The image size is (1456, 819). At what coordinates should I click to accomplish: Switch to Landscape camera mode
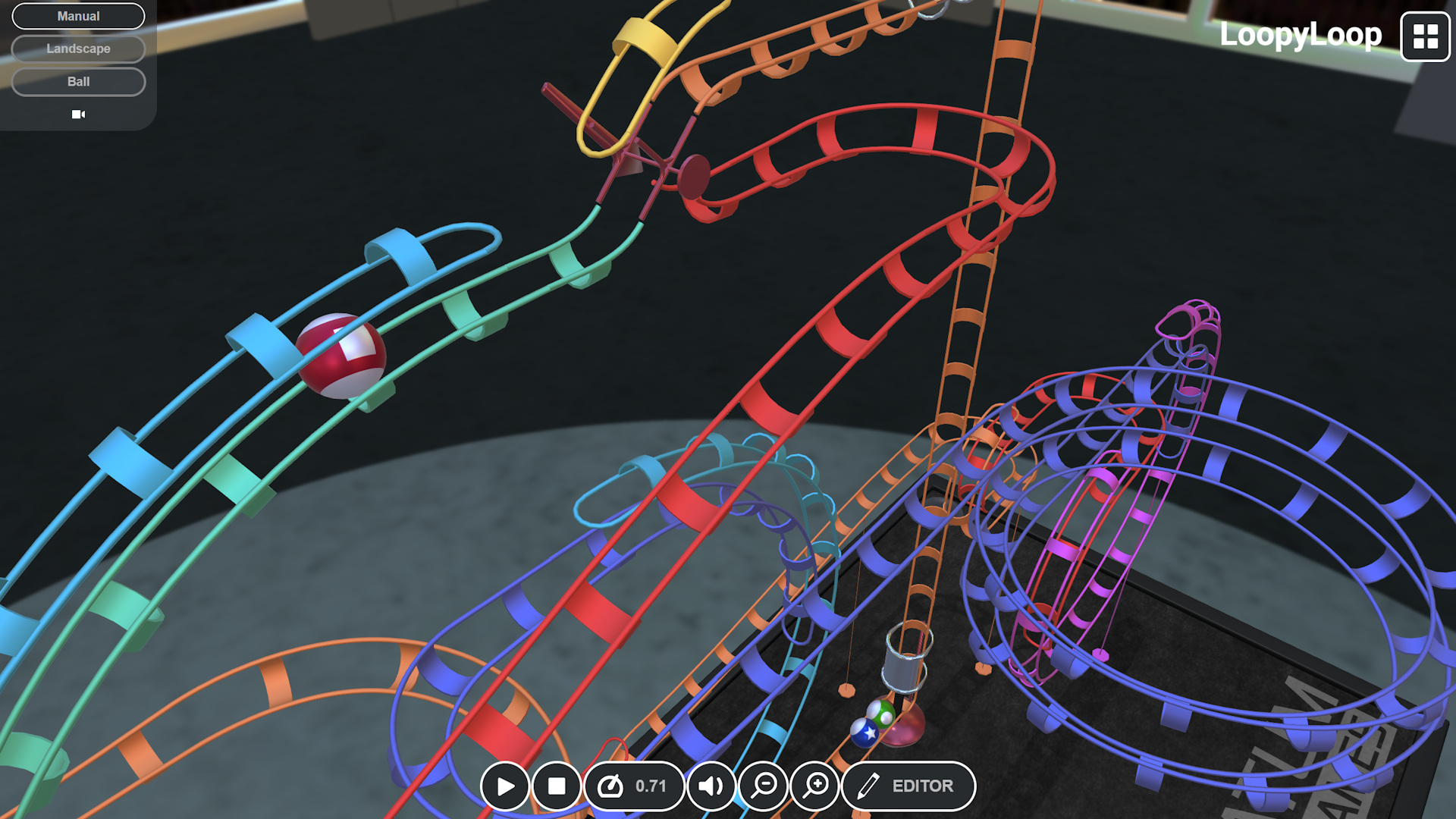pos(78,49)
